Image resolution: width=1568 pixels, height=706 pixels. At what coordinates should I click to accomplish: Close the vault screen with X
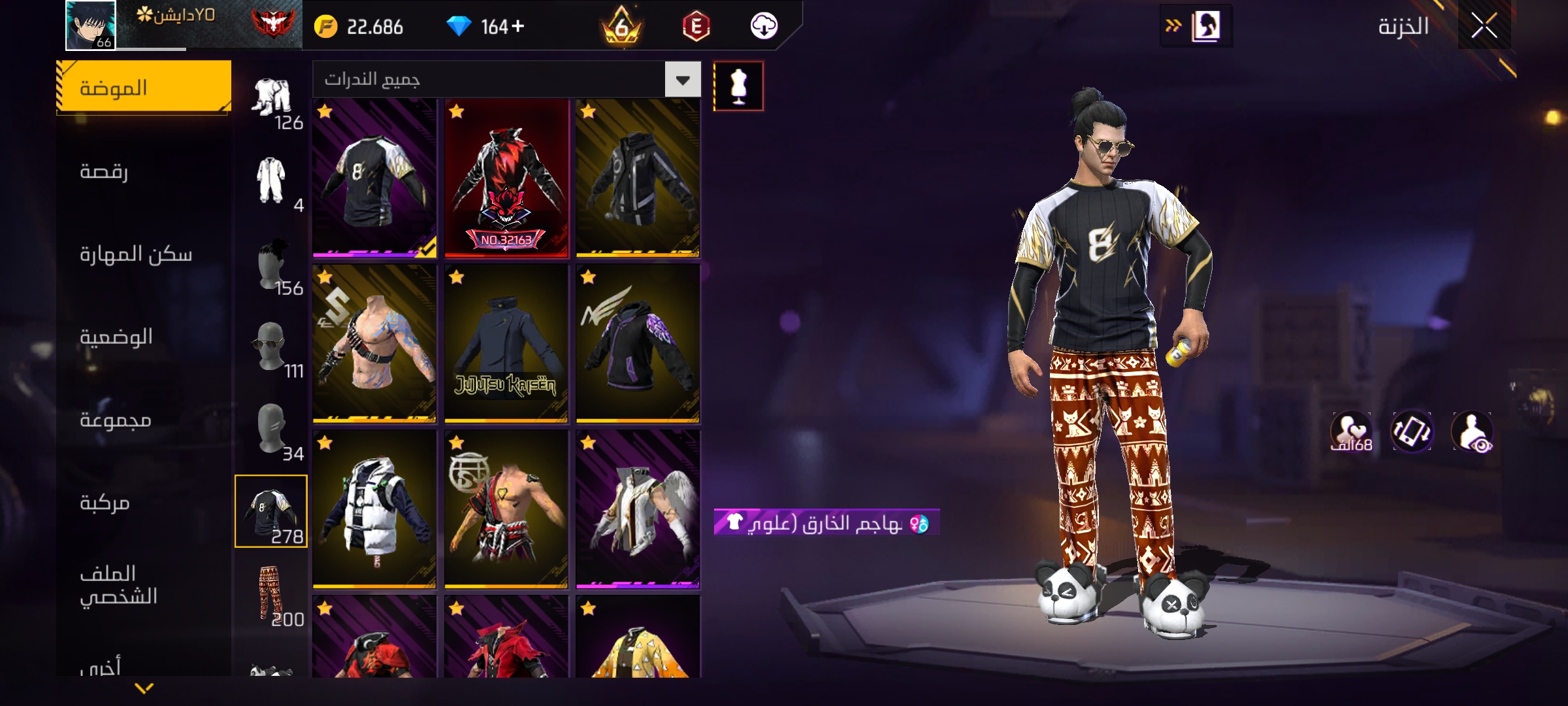pyautogui.click(x=1484, y=27)
